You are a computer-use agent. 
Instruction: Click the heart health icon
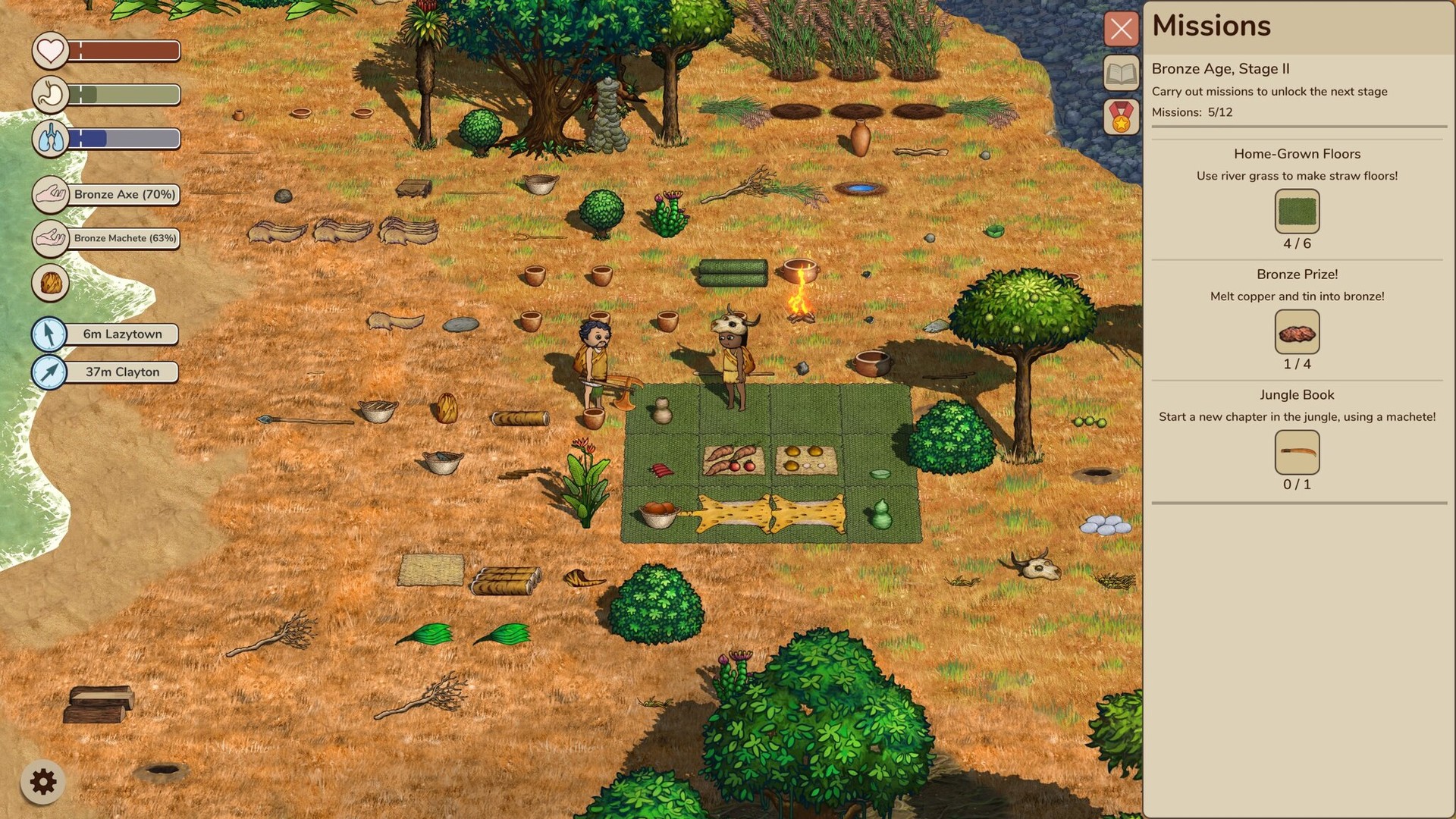coord(50,50)
